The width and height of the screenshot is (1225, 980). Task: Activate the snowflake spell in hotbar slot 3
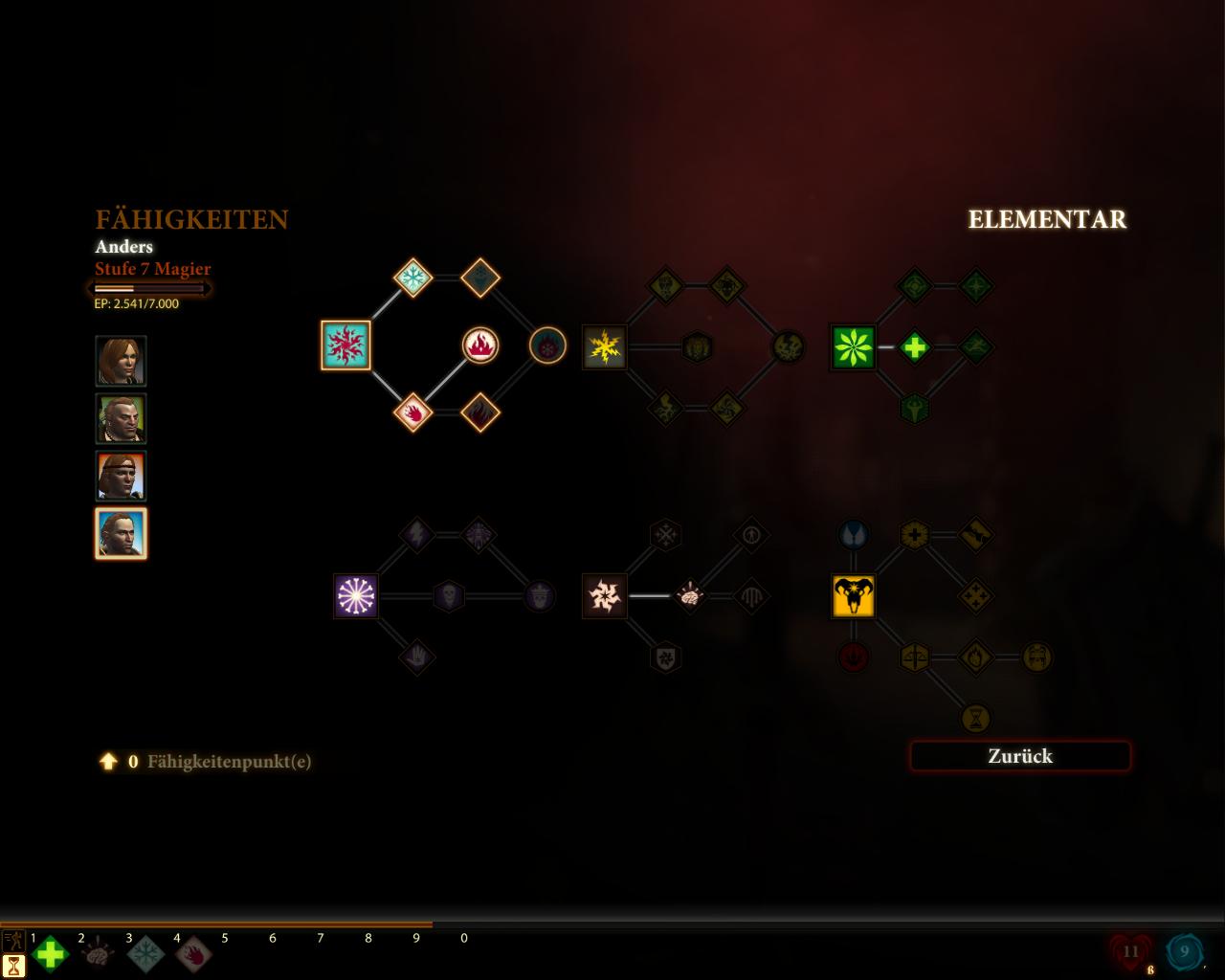[x=146, y=954]
